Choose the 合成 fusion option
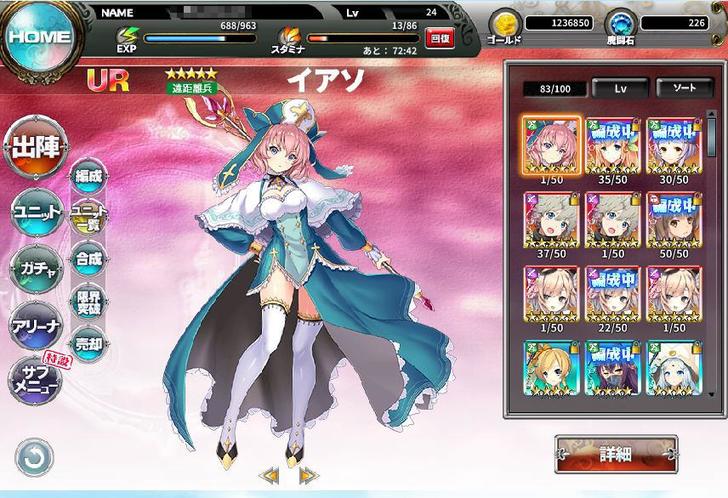Image resolution: width=728 pixels, height=498 pixels. tap(89, 259)
